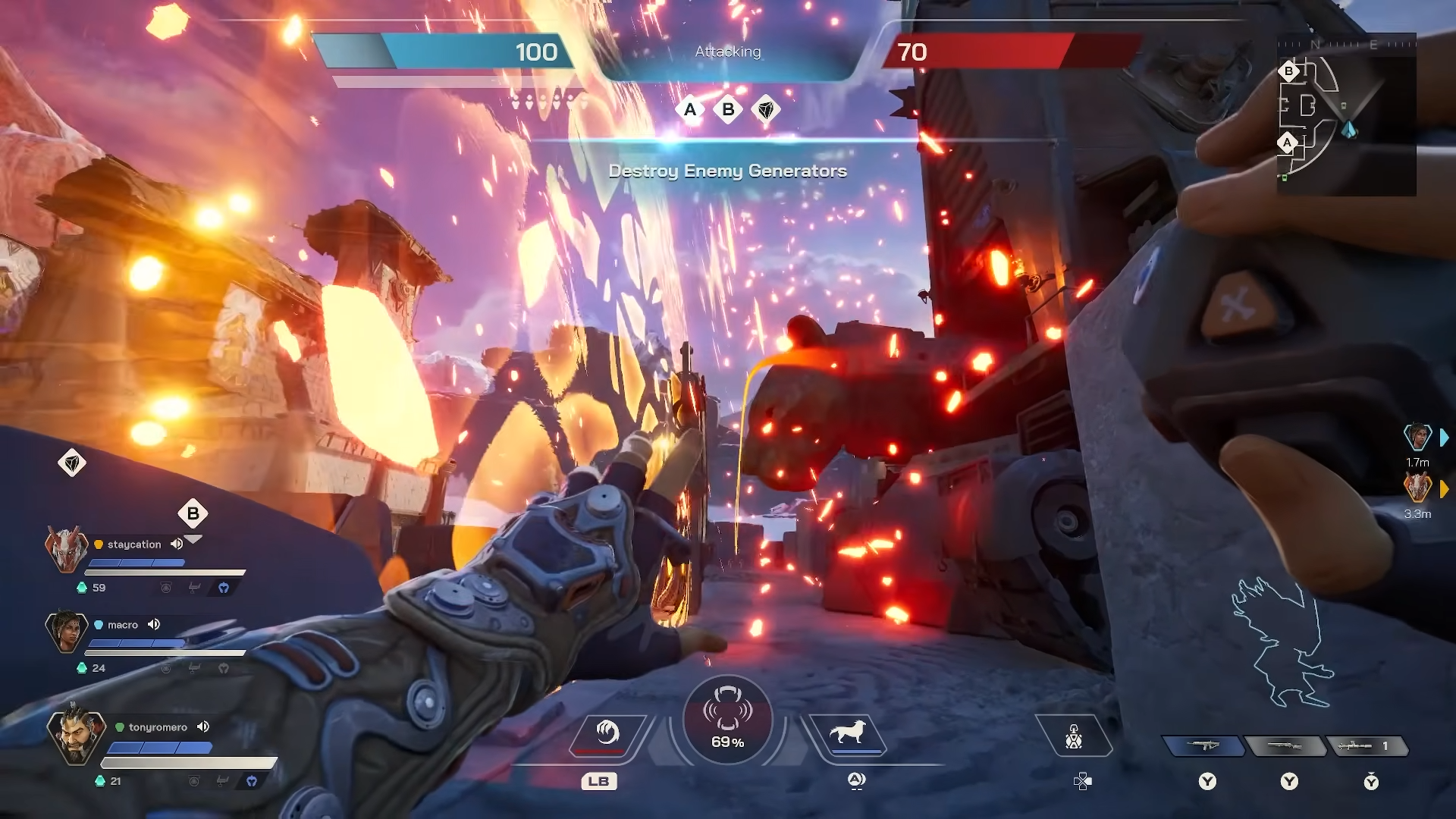Screen dimensions: 1456x819
Task: Toggle tonyromero's voice speaker icon
Action: [203, 726]
